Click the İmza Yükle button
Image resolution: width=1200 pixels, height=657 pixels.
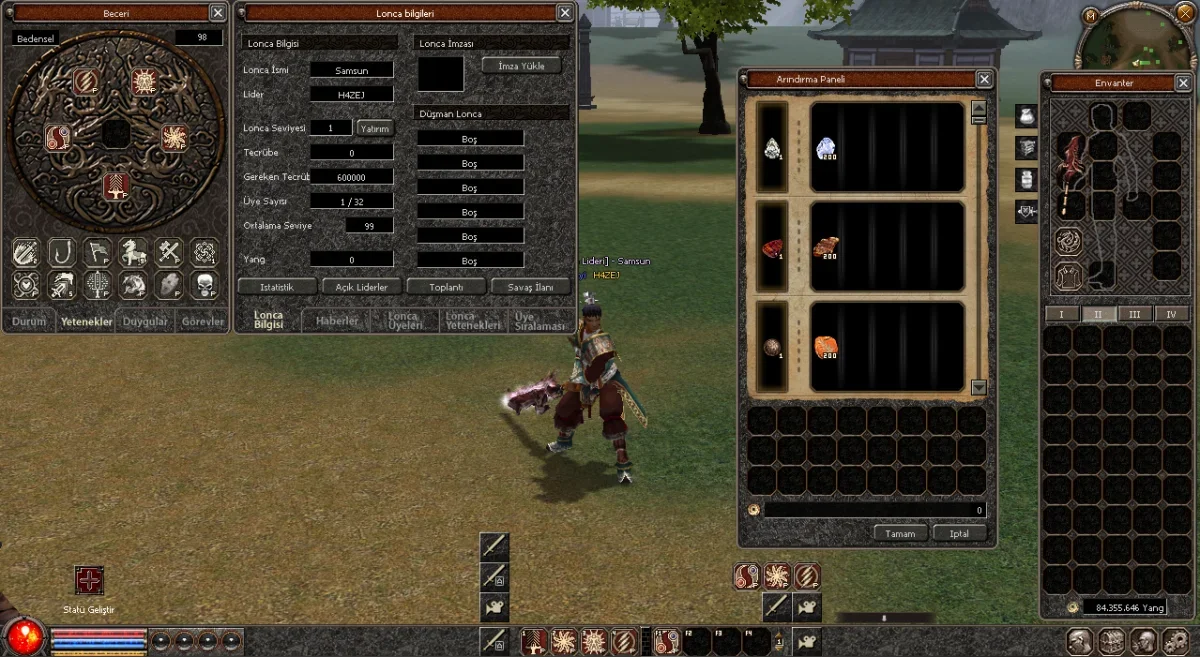[521, 65]
